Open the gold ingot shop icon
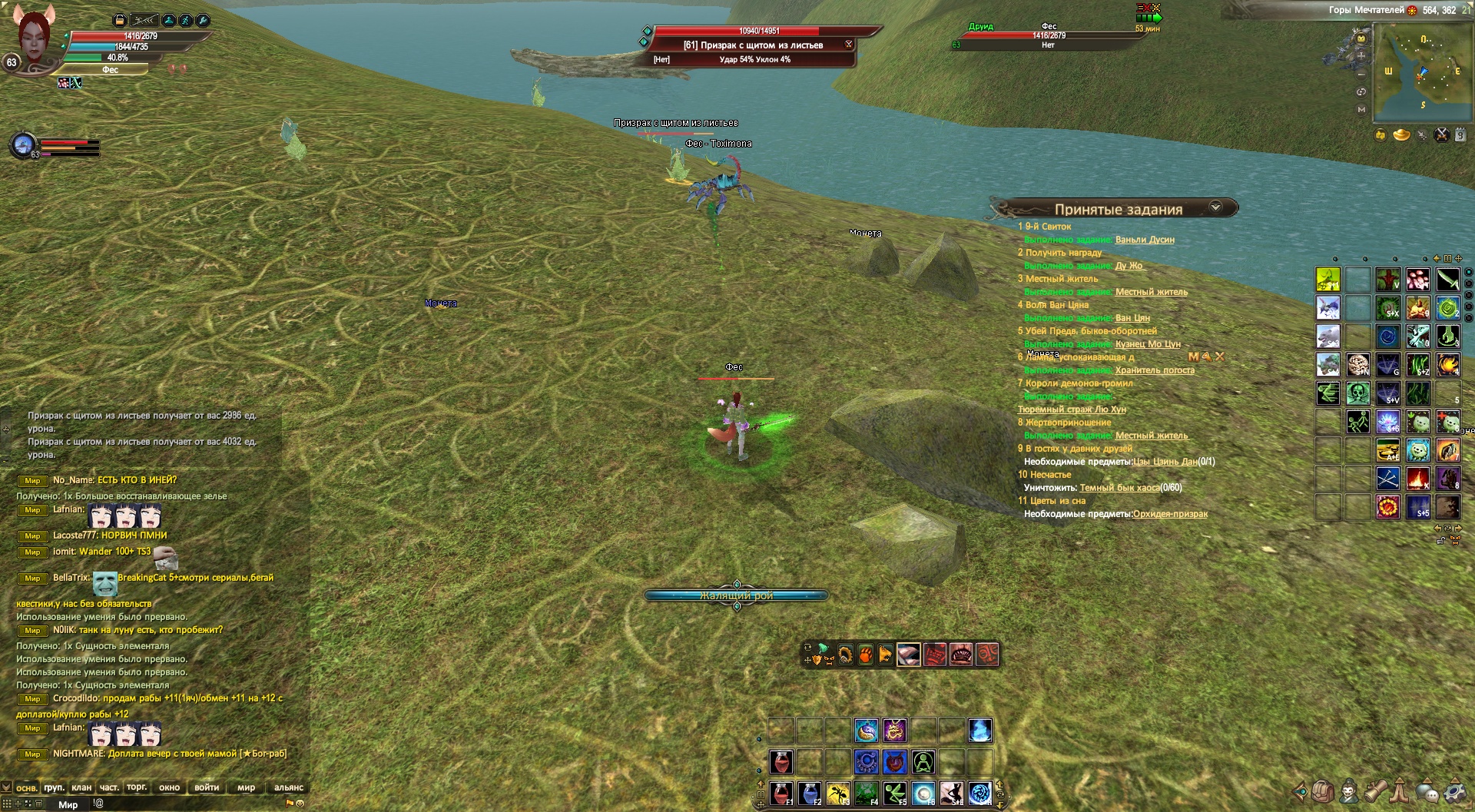The width and height of the screenshot is (1475, 812). [x=1401, y=136]
